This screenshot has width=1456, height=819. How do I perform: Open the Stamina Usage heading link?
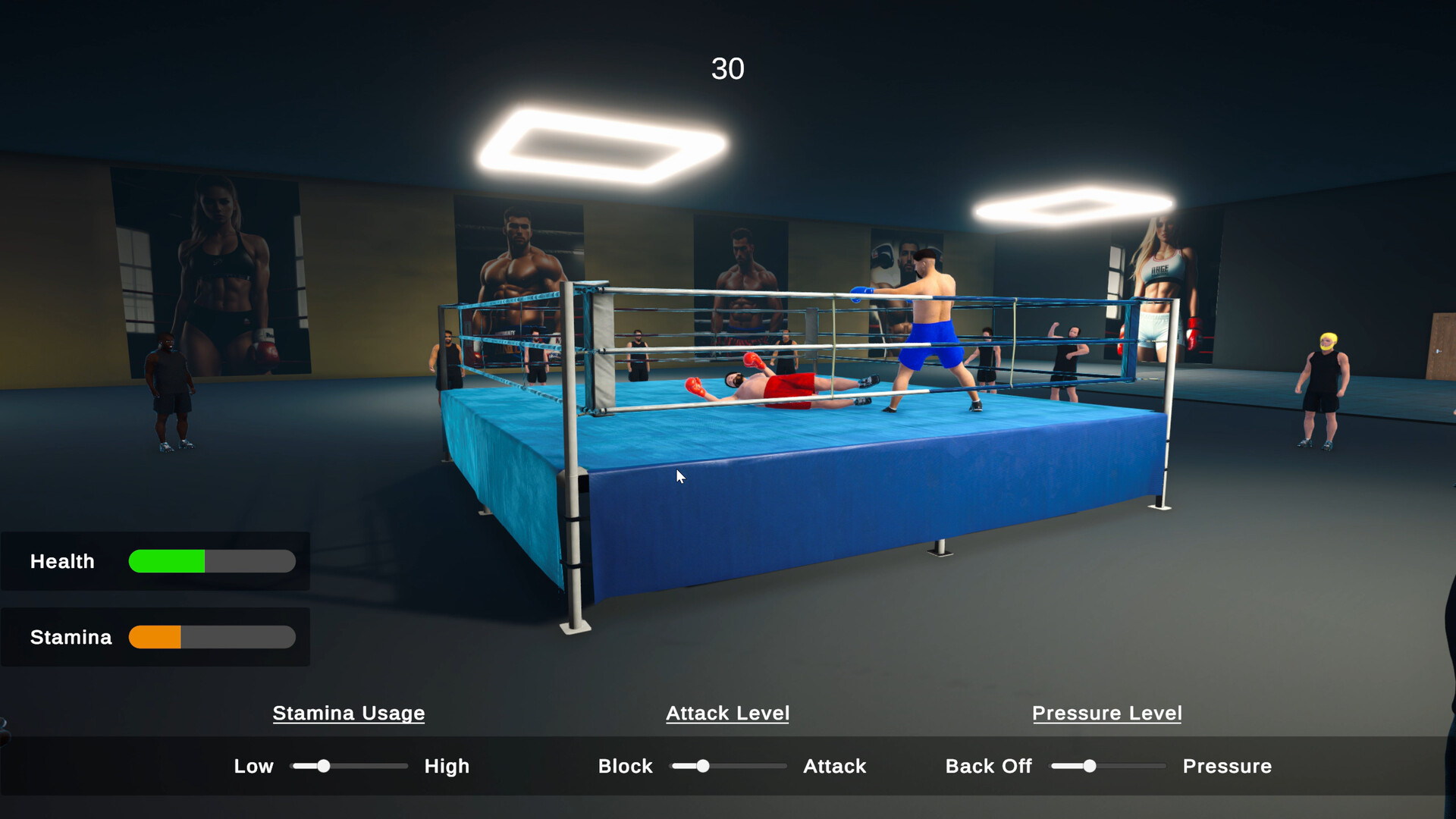pos(349,714)
